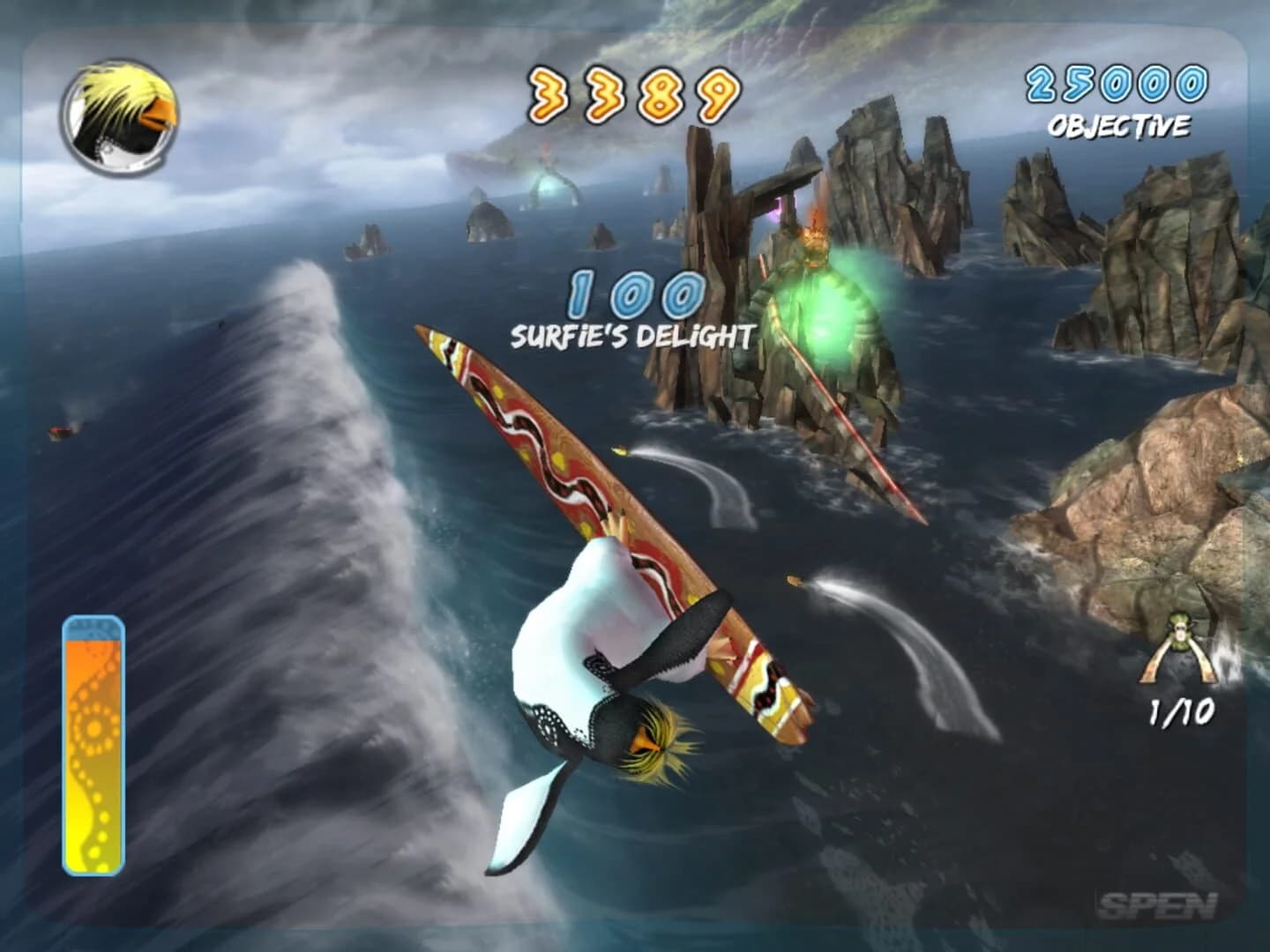This screenshot has height=952, width=1270.
Task: Click the 100 points trick popup
Action: click(x=633, y=294)
